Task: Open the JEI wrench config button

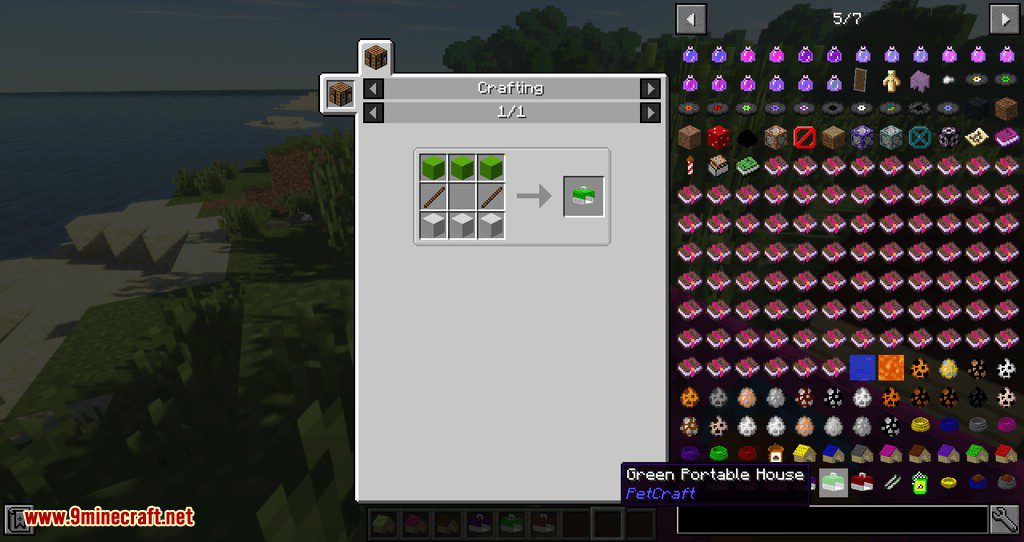Action: [x=1005, y=518]
